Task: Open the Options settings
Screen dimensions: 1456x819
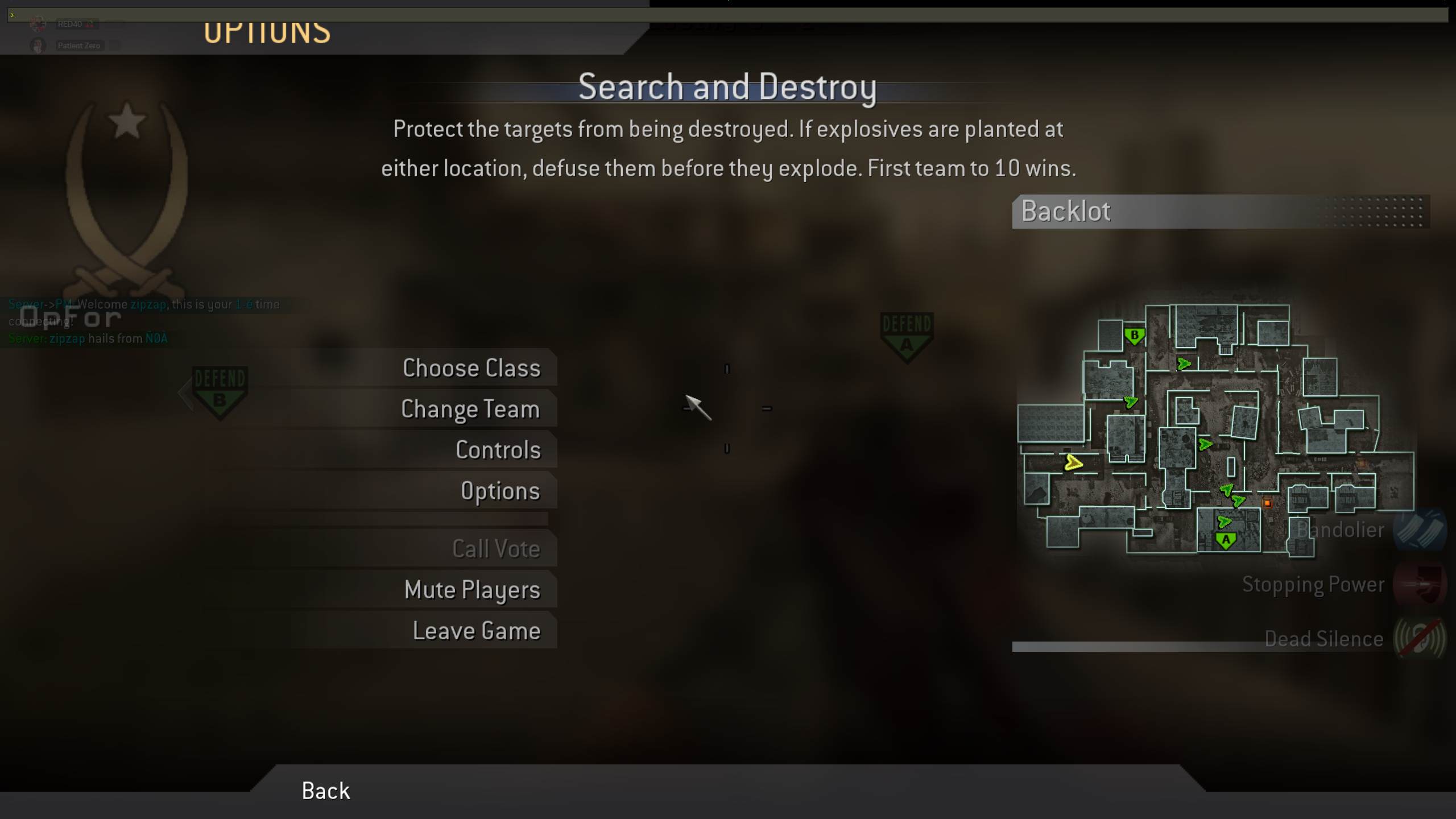Action: (x=501, y=490)
